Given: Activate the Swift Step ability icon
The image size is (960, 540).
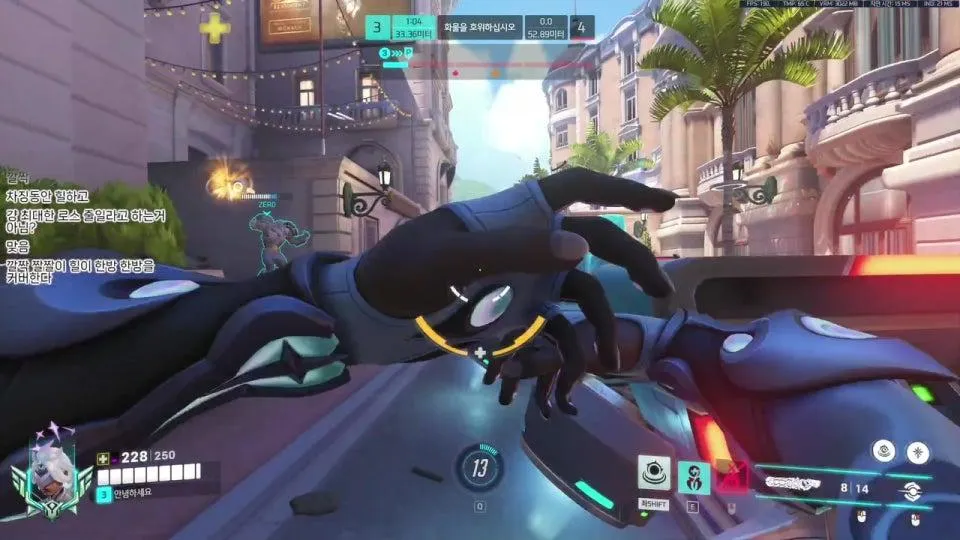Looking at the screenshot, I should (655, 476).
